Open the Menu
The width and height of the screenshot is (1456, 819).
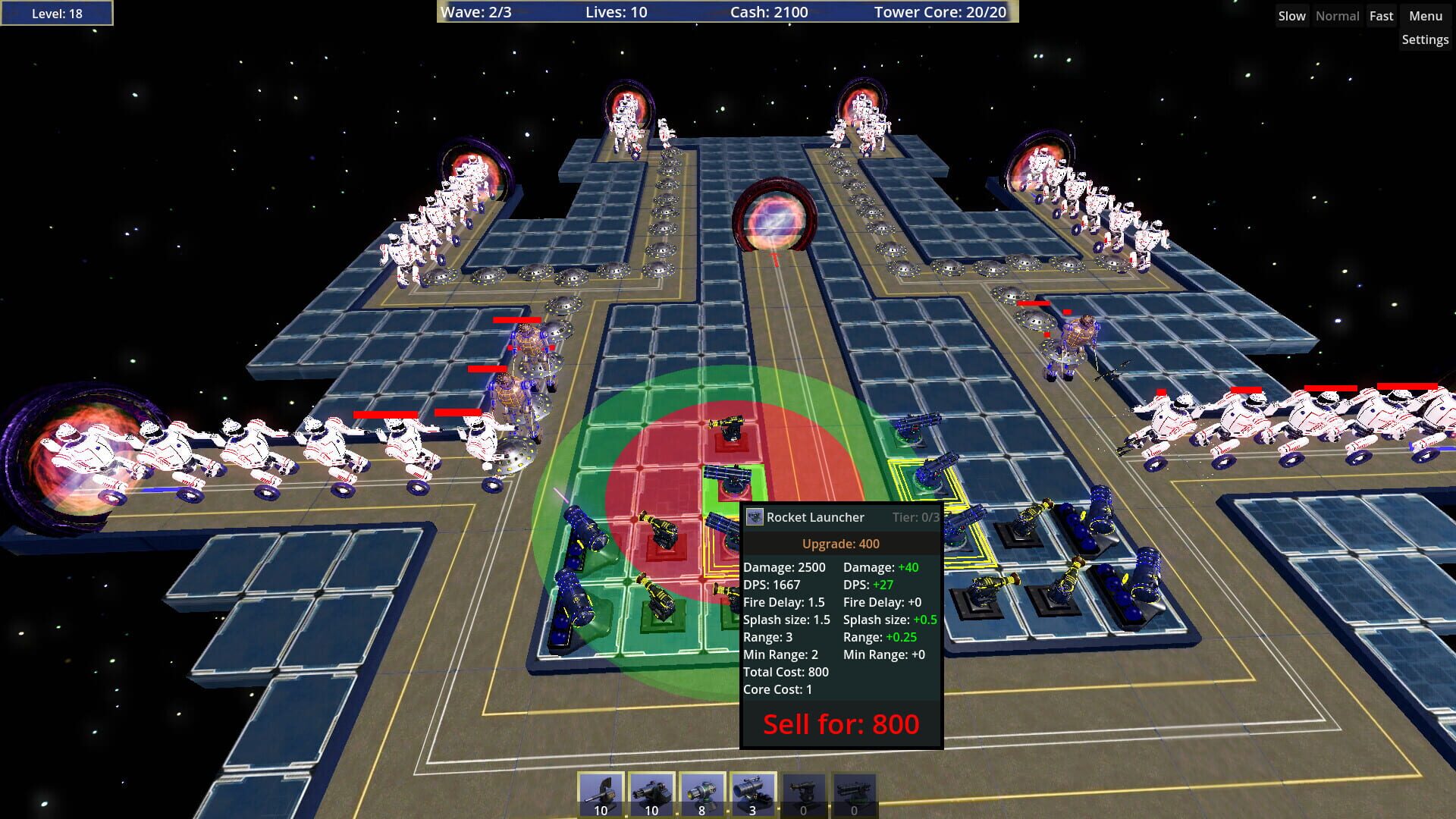[x=1424, y=15]
